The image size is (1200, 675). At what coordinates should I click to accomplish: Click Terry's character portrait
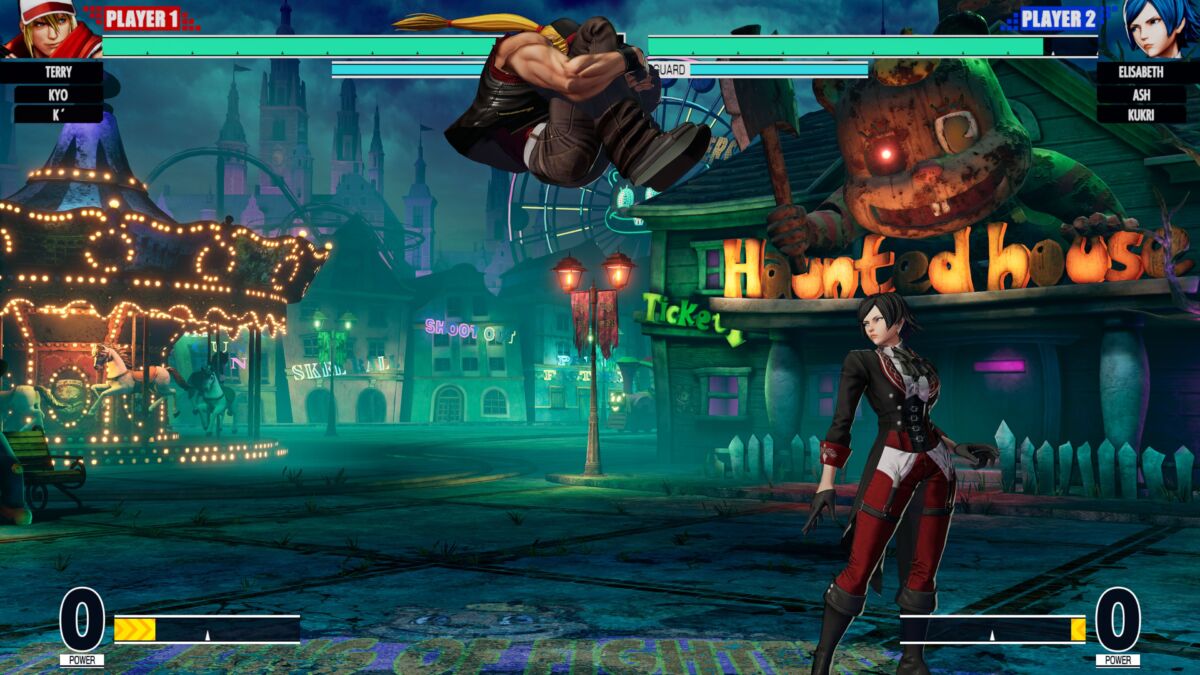(x=48, y=30)
